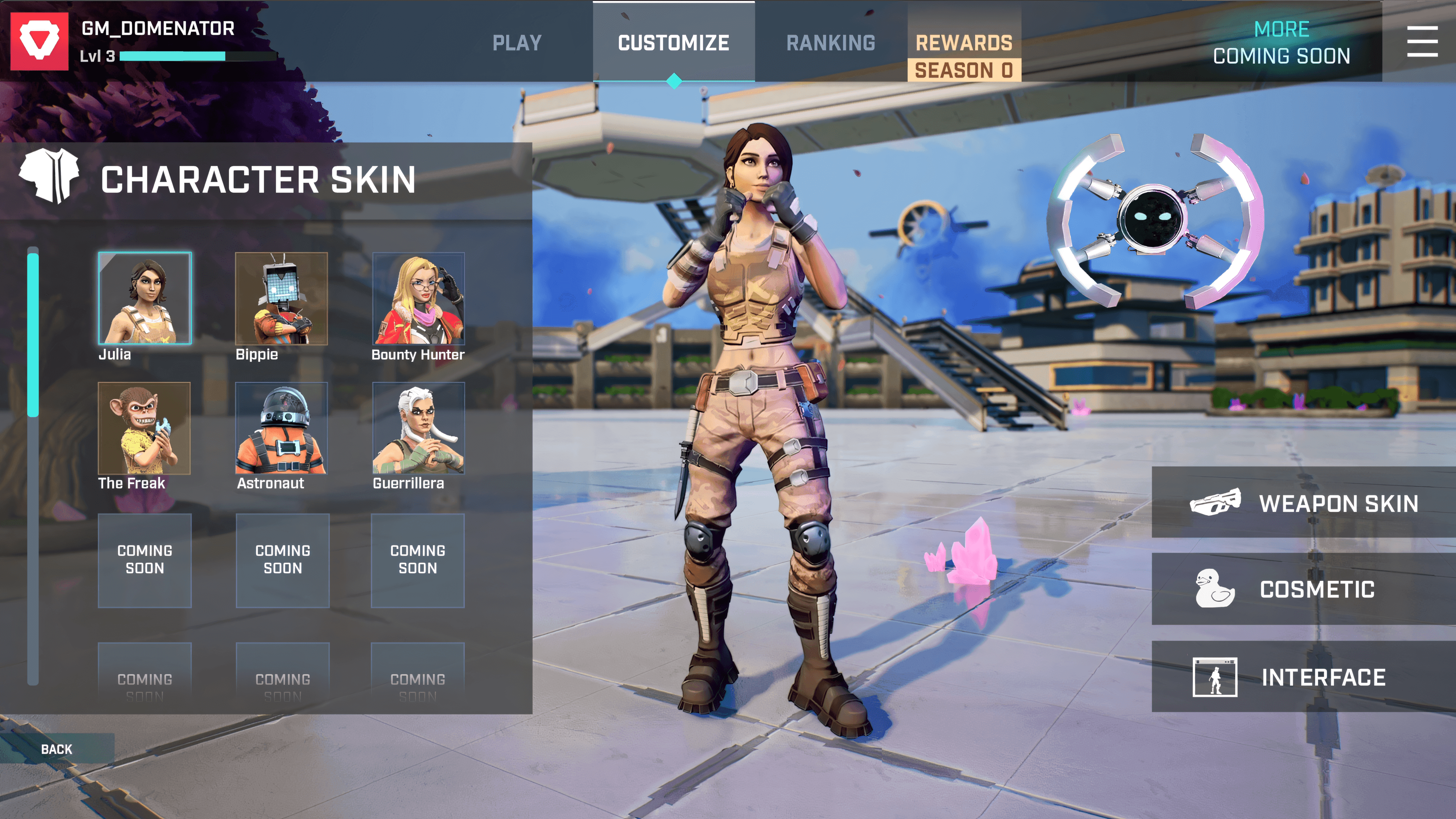Select The Freak monkey skin
The image size is (1456, 819).
tap(144, 428)
